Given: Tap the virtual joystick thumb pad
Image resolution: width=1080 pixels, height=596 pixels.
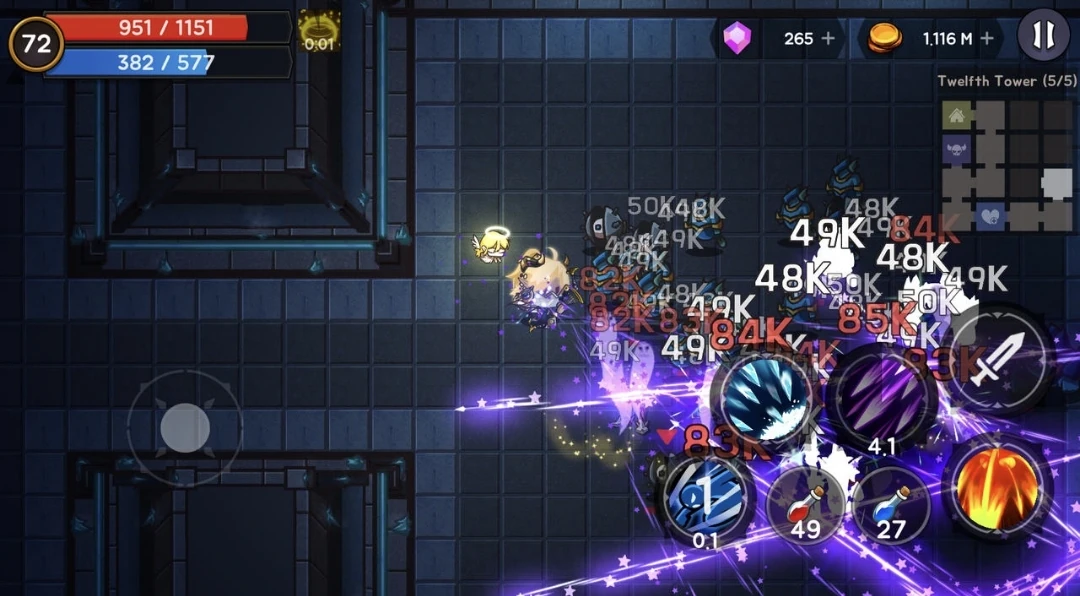Looking at the screenshot, I should (185, 428).
